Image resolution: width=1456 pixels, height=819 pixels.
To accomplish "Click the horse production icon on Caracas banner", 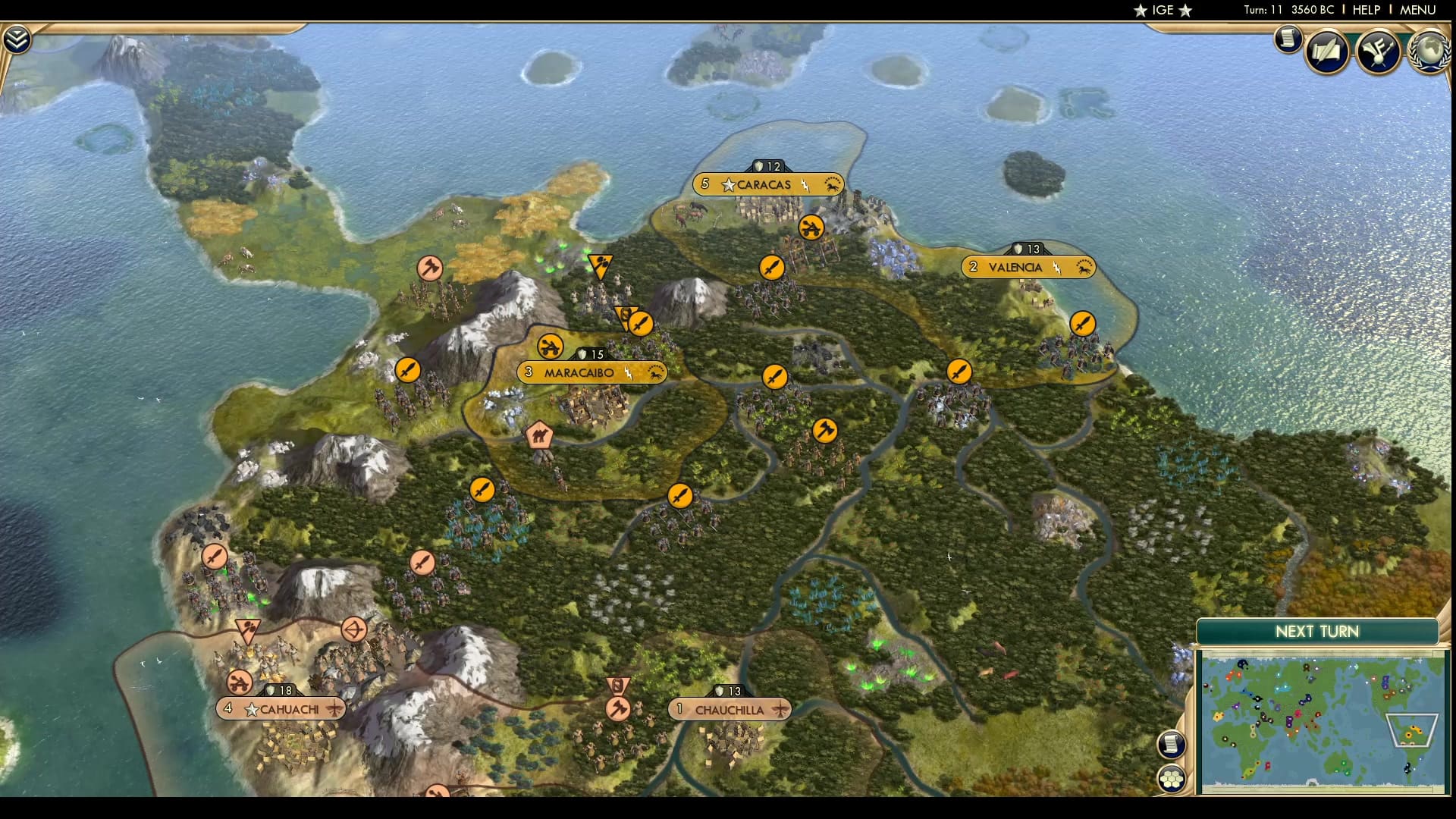I will coord(831,184).
